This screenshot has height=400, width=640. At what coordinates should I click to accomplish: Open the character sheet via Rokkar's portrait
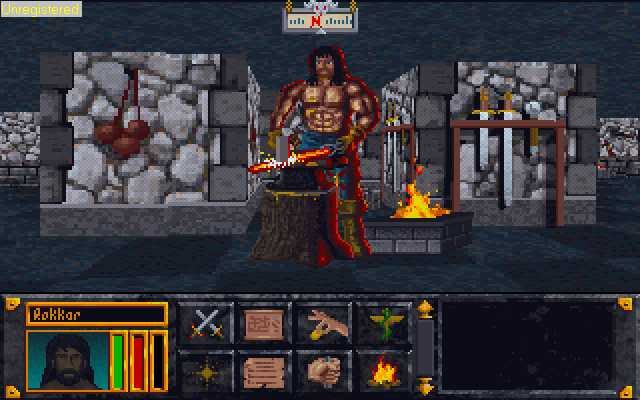[65, 361]
